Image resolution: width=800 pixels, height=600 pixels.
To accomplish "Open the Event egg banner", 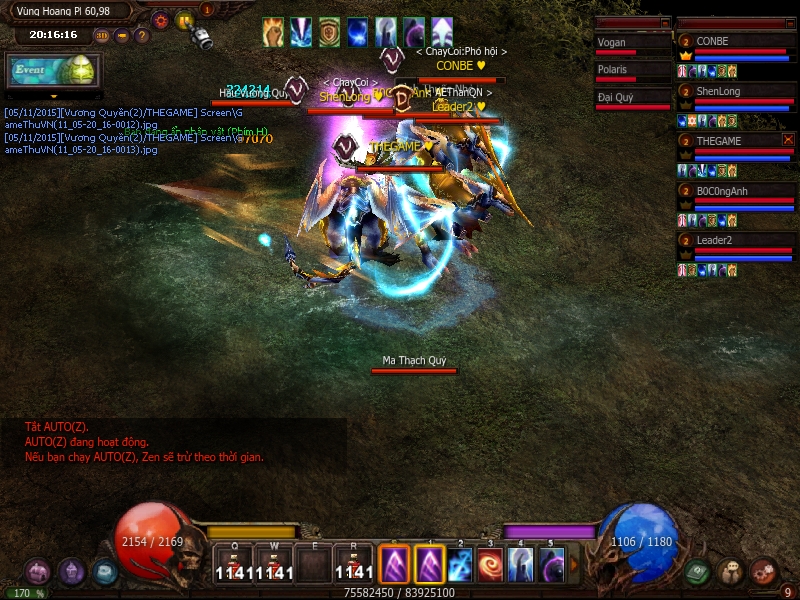I will click(x=52, y=71).
